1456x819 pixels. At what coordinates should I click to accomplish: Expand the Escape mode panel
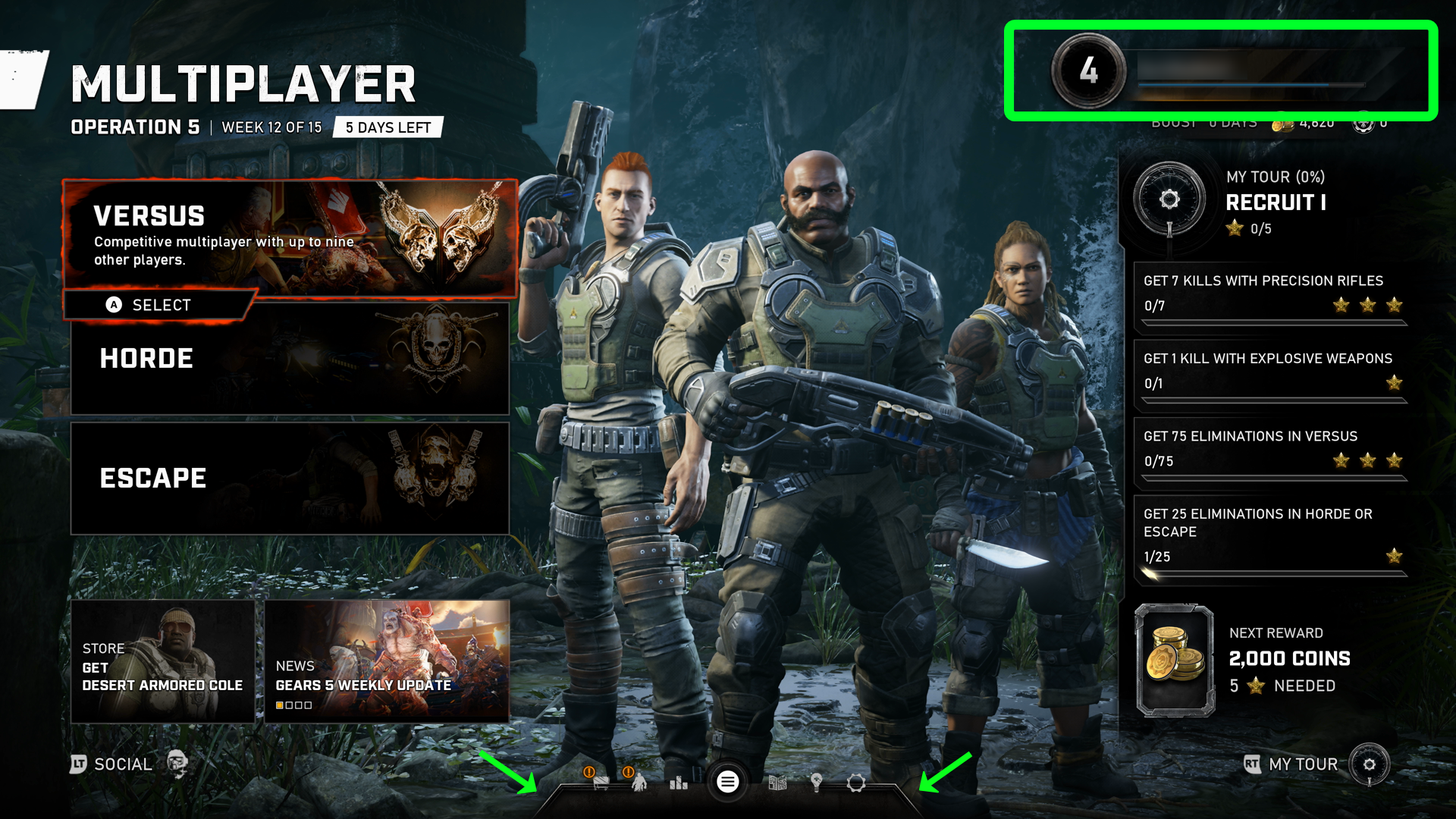tap(292, 478)
